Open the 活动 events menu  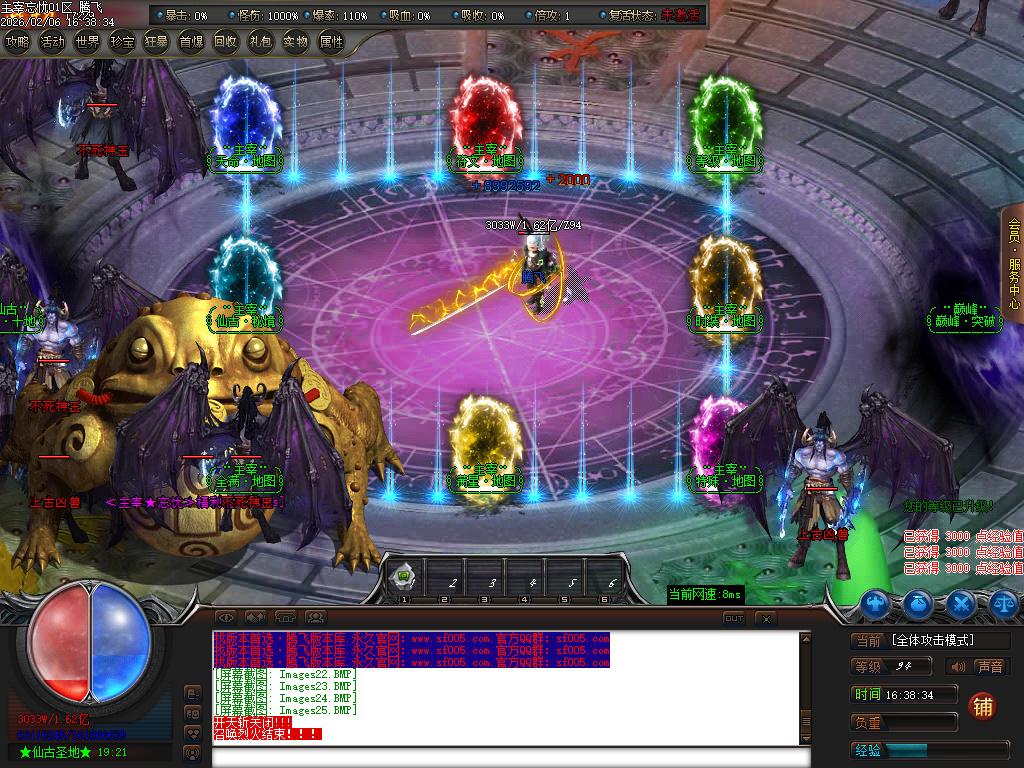coord(52,42)
